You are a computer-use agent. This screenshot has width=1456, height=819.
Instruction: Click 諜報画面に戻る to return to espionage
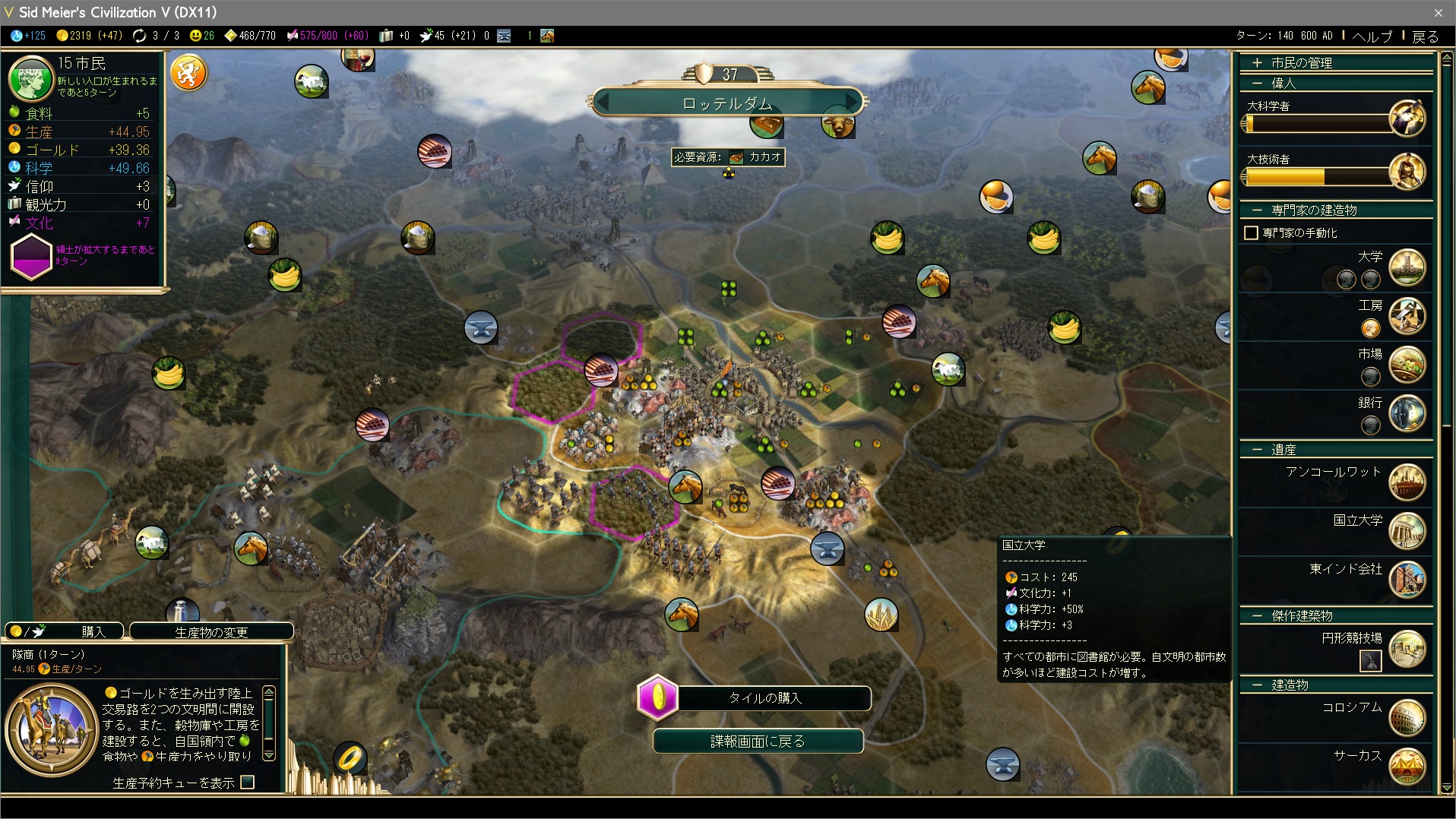(758, 741)
